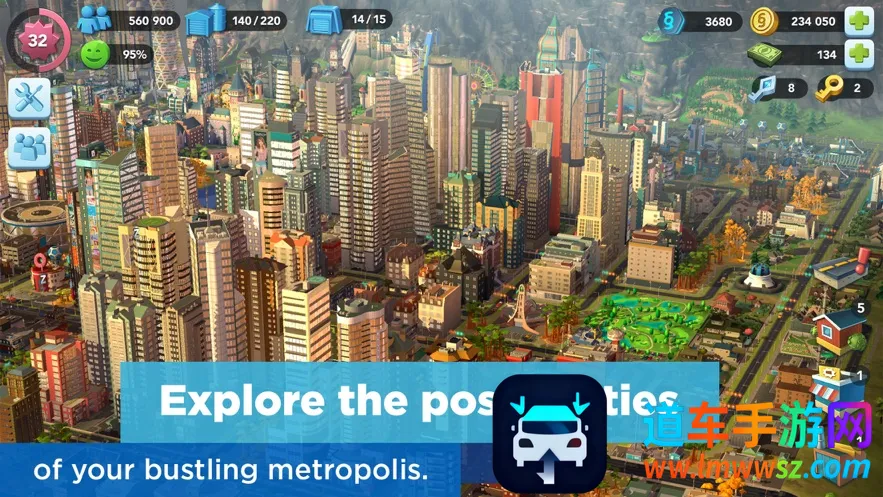
Task: Add SimCash using the green cash plus button
Action: [x=858, y=54]
